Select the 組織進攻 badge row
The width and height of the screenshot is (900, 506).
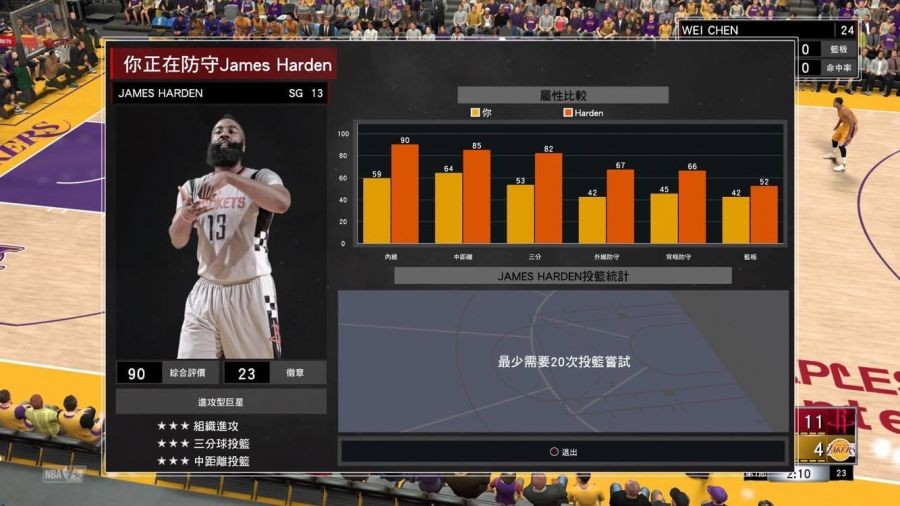(x=204, y=426)
